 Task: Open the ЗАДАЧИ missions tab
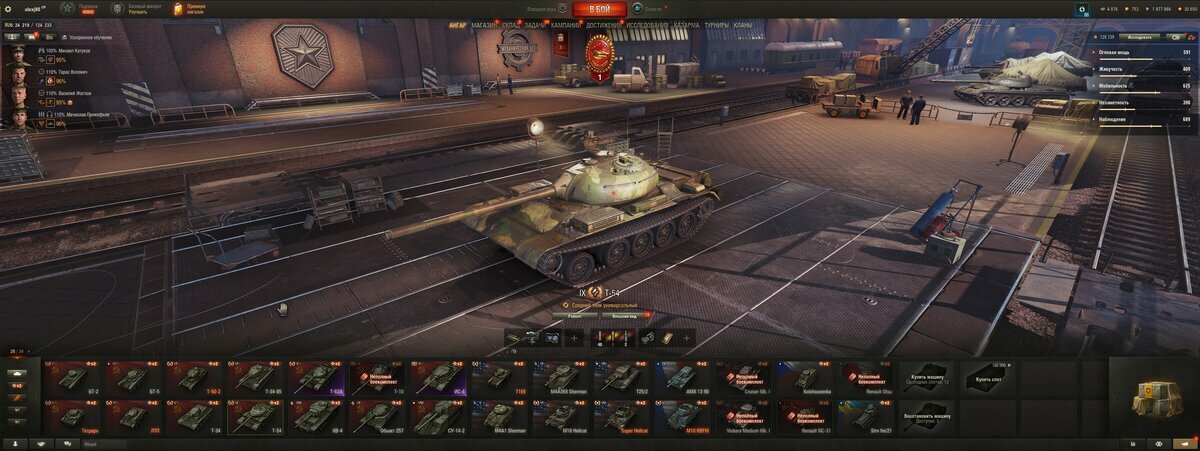[x=535, y=24]
